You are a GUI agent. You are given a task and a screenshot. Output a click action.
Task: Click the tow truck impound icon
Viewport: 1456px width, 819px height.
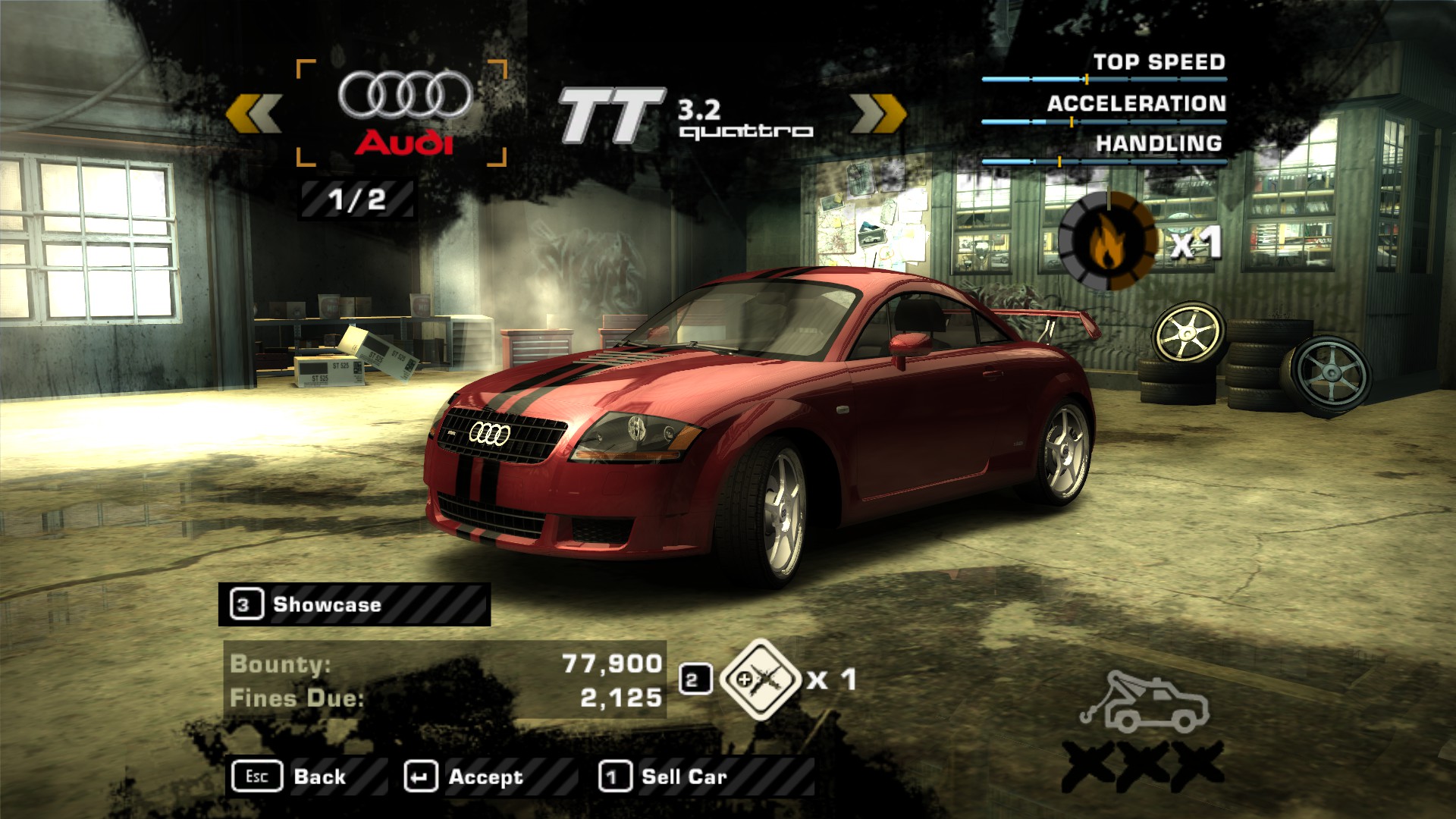click(1144, 701)
